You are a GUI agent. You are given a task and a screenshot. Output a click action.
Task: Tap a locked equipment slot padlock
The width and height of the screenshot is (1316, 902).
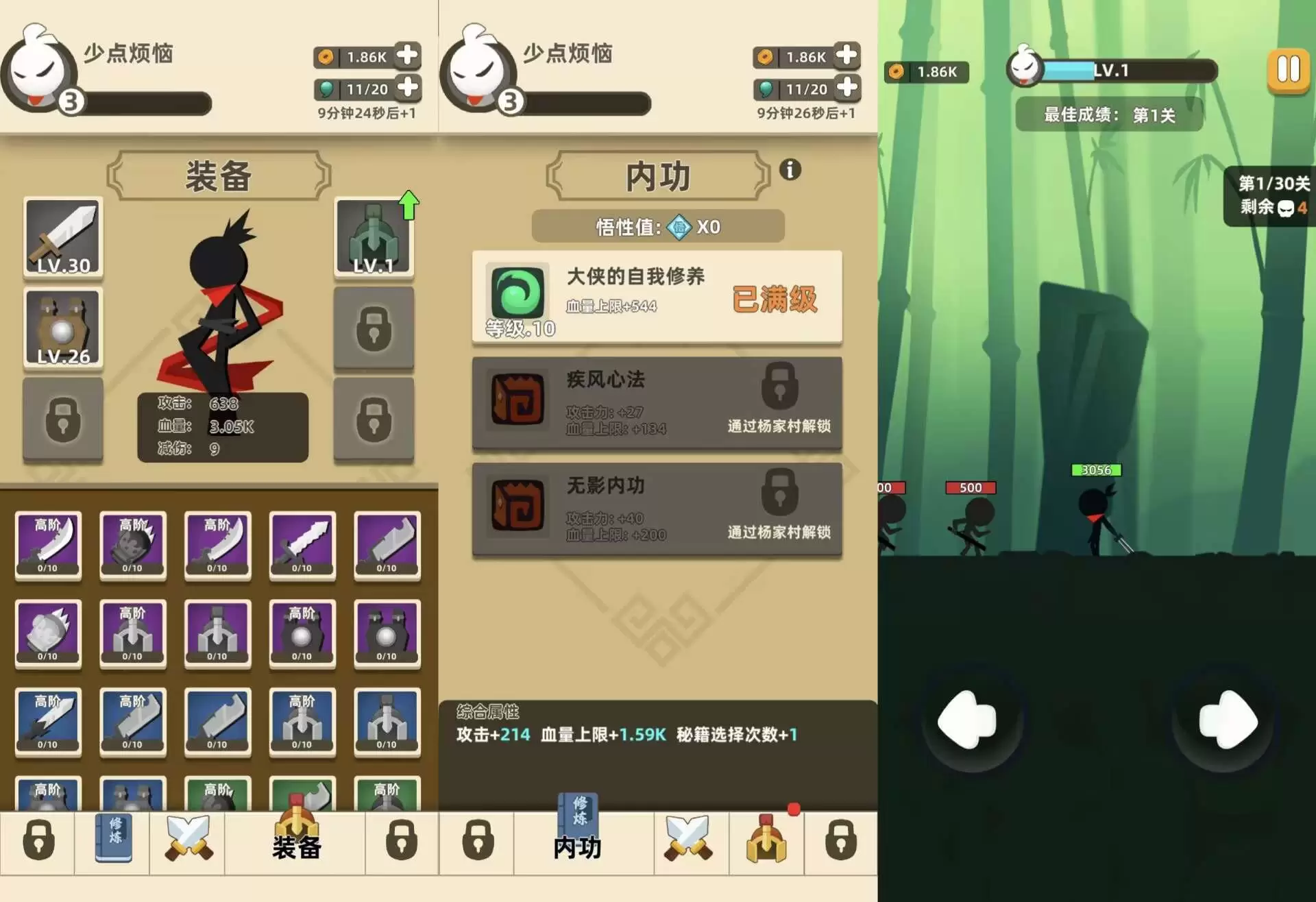[374, 329]
